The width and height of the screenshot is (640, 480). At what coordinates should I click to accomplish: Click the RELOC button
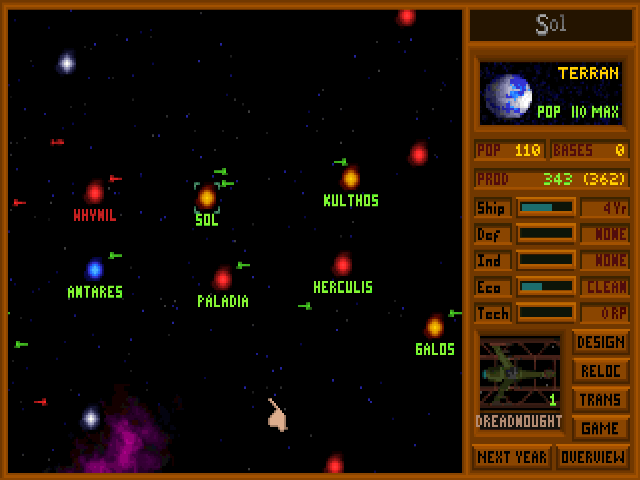pyautogui.click(x=600, y=371)
